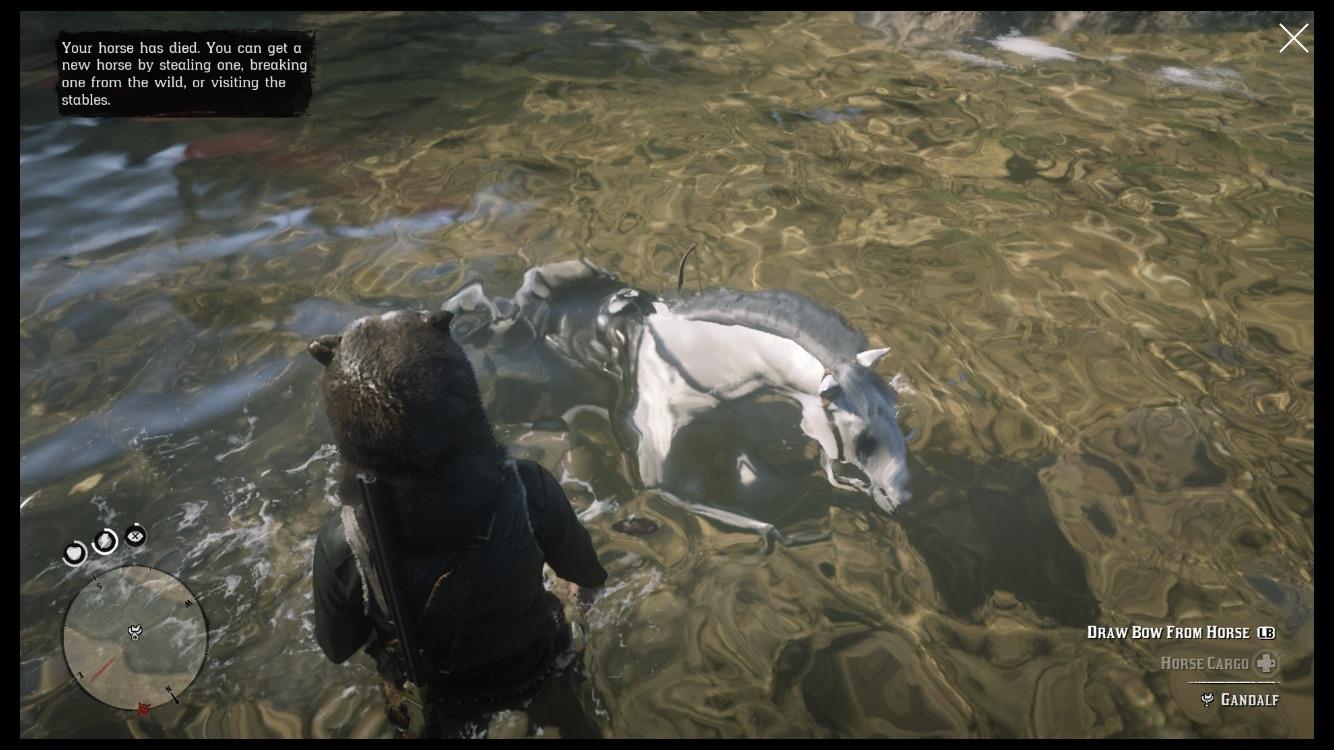Click the Dead Eye core lightning icon
The height and width of the screenshot is (750, 1334).
(x=104, y=541)
